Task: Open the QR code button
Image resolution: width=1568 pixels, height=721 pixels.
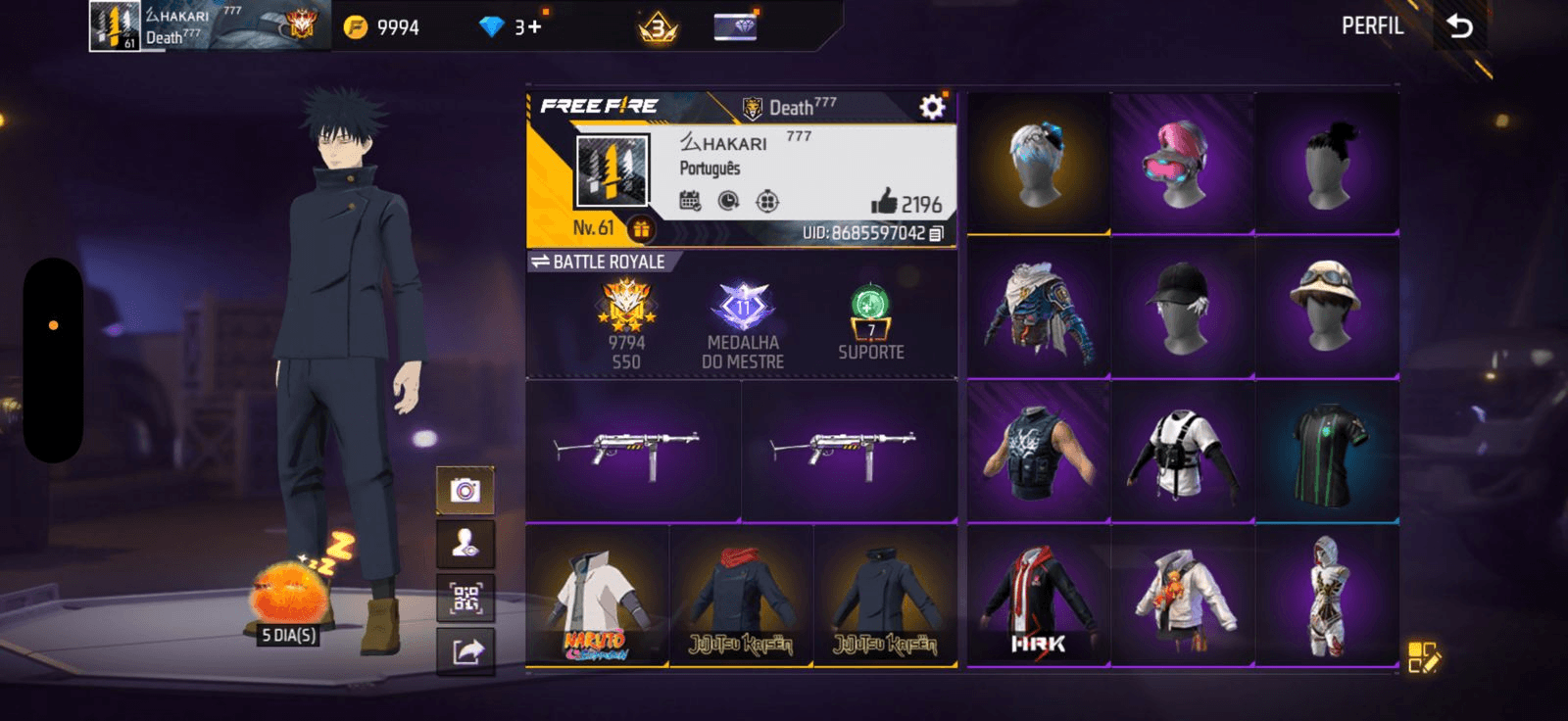Action: (465, 598)
